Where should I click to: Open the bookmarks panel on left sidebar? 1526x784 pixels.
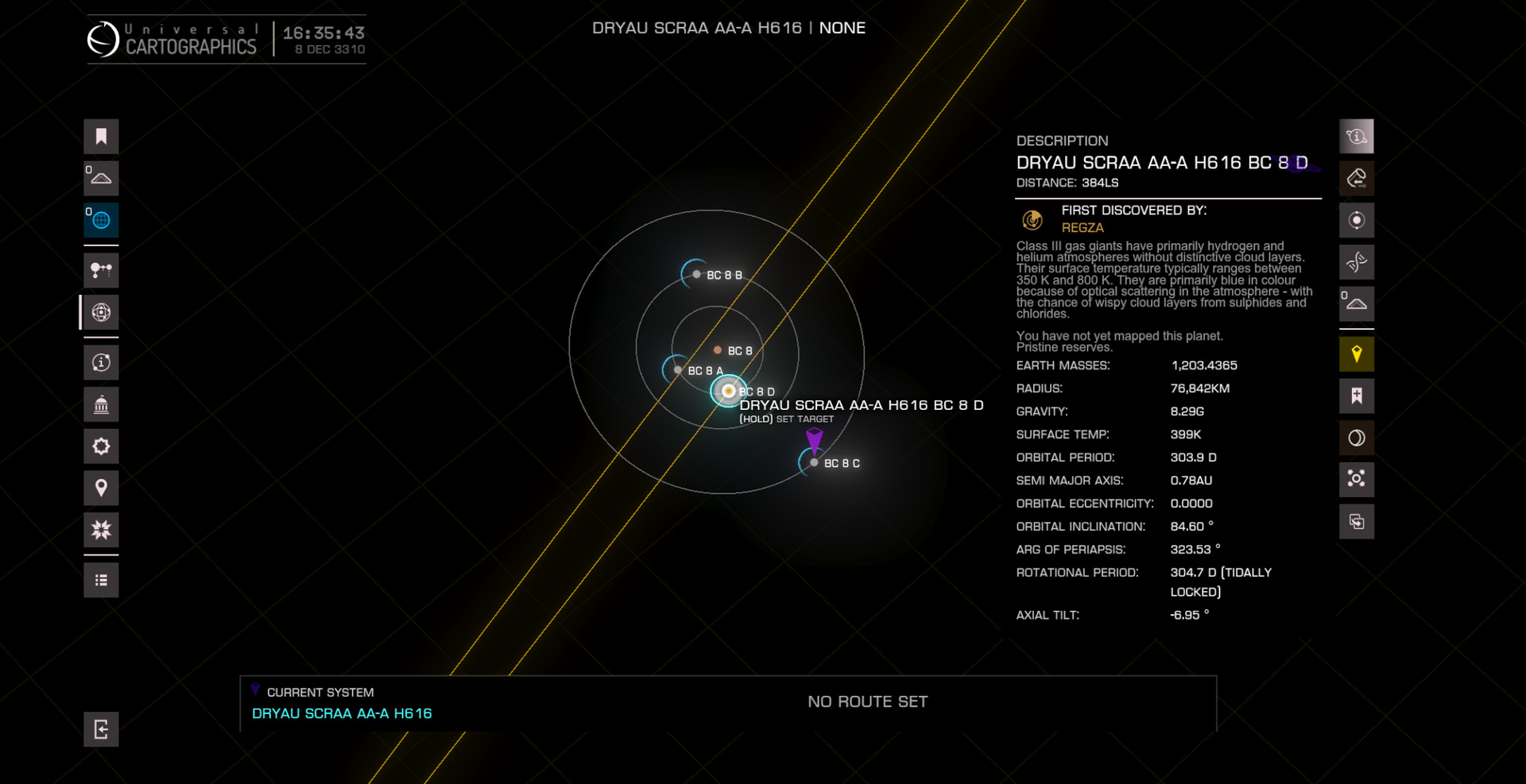click(x=101, y=137)
